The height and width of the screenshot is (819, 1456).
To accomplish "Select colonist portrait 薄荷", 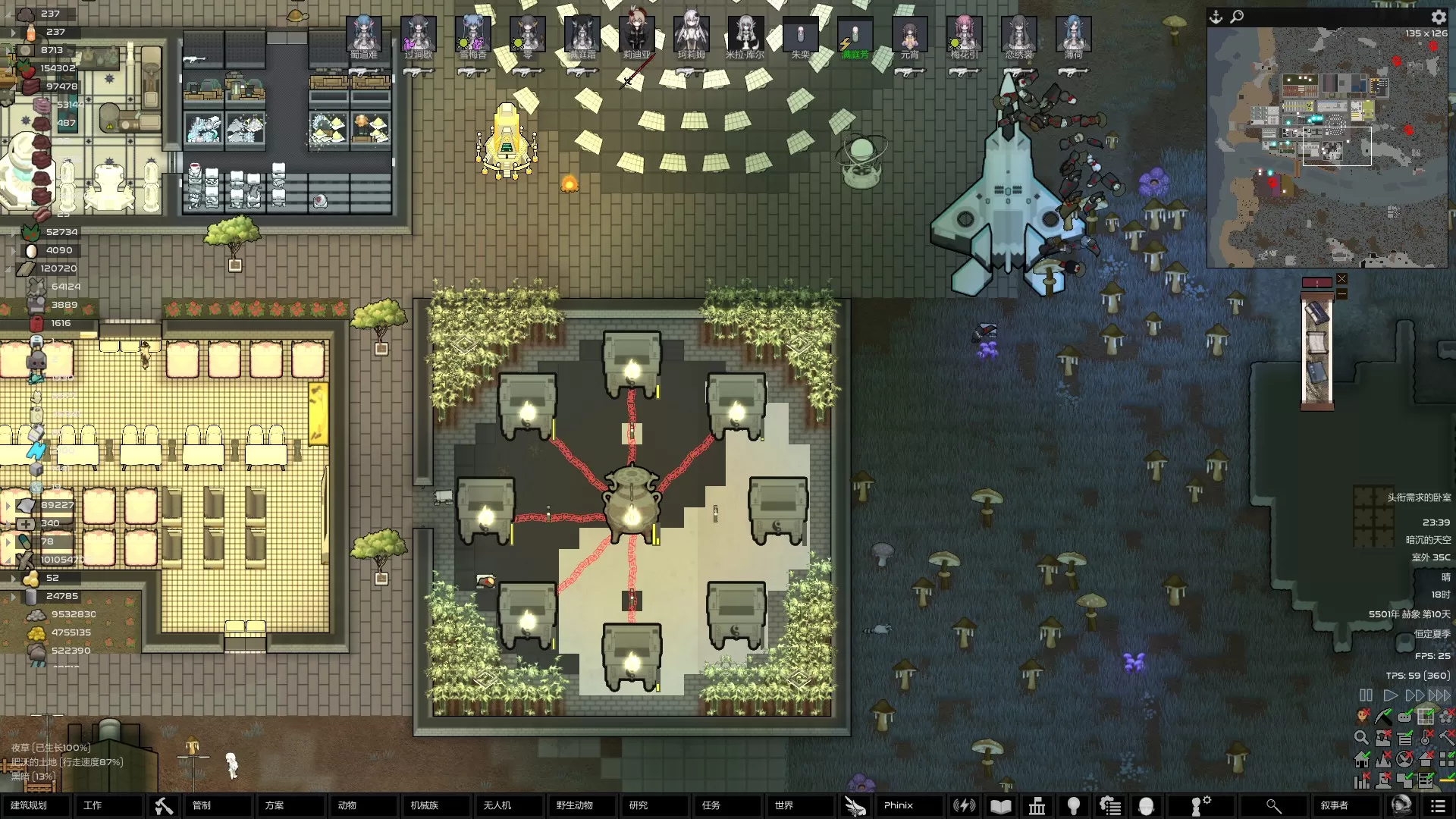I will [1073, 36].
